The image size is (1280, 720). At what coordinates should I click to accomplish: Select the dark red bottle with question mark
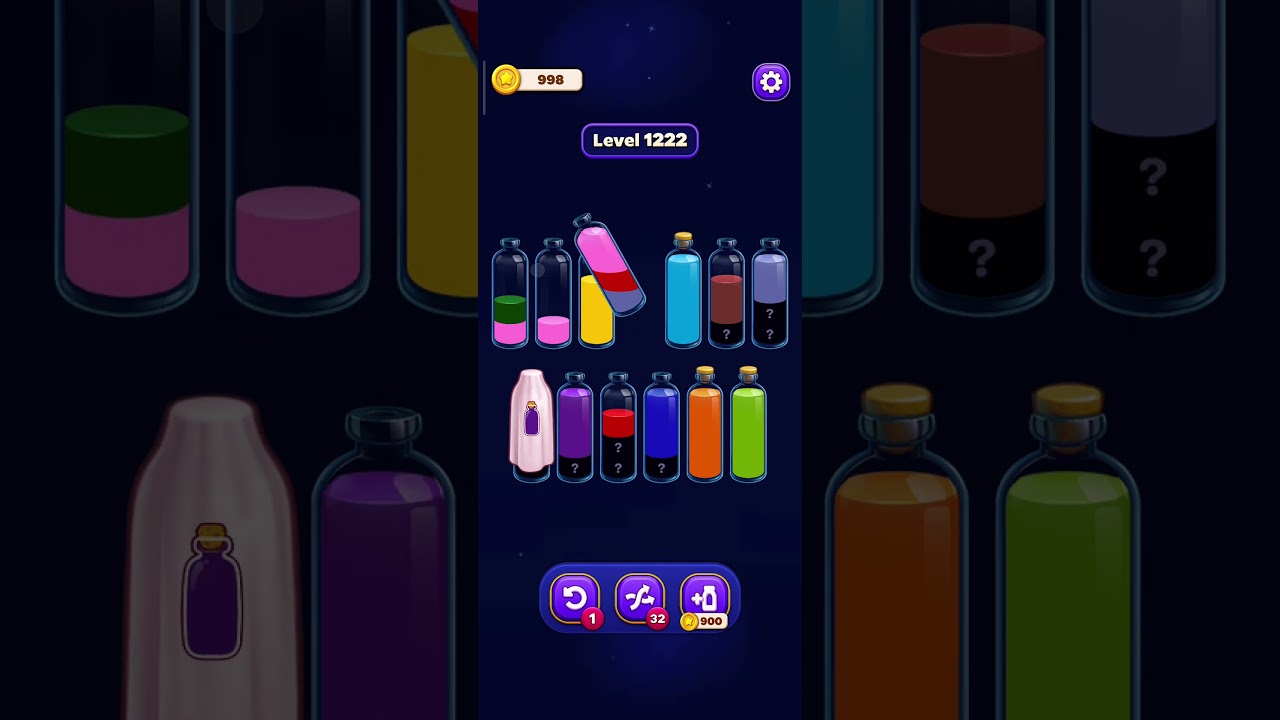pyautogui.click(x=726, y=295)
